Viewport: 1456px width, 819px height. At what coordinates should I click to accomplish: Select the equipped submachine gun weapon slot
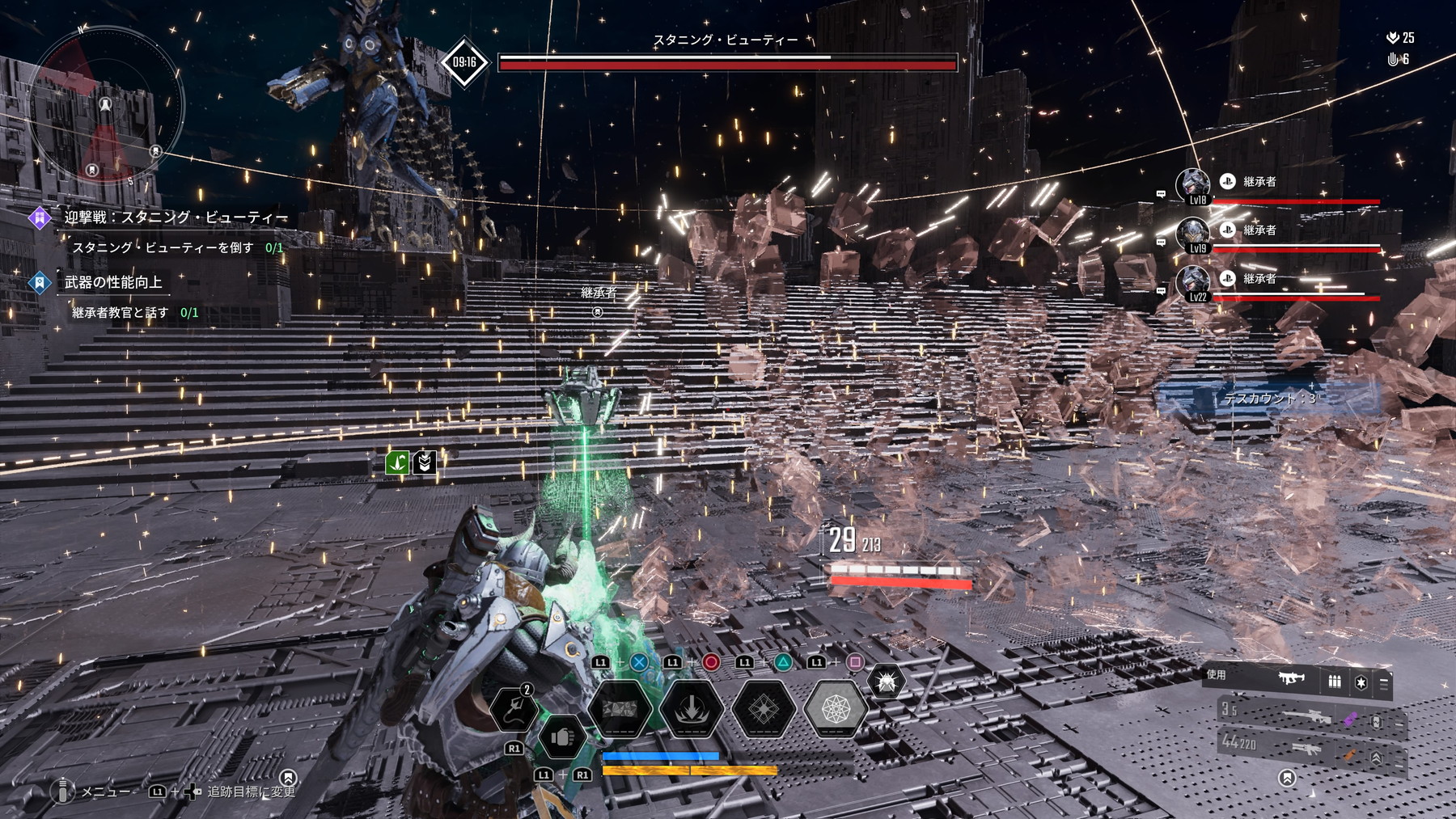(x=1291, y=679)
